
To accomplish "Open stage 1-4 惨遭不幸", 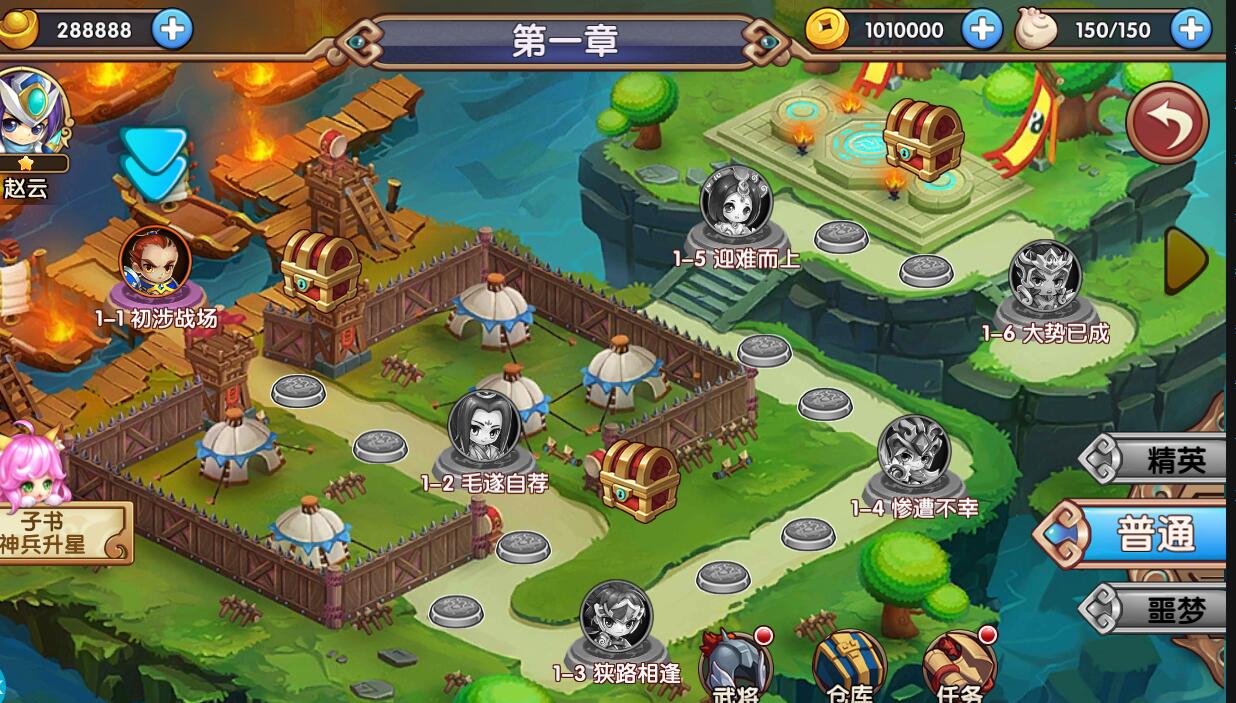I will click(x=913, y=453).
